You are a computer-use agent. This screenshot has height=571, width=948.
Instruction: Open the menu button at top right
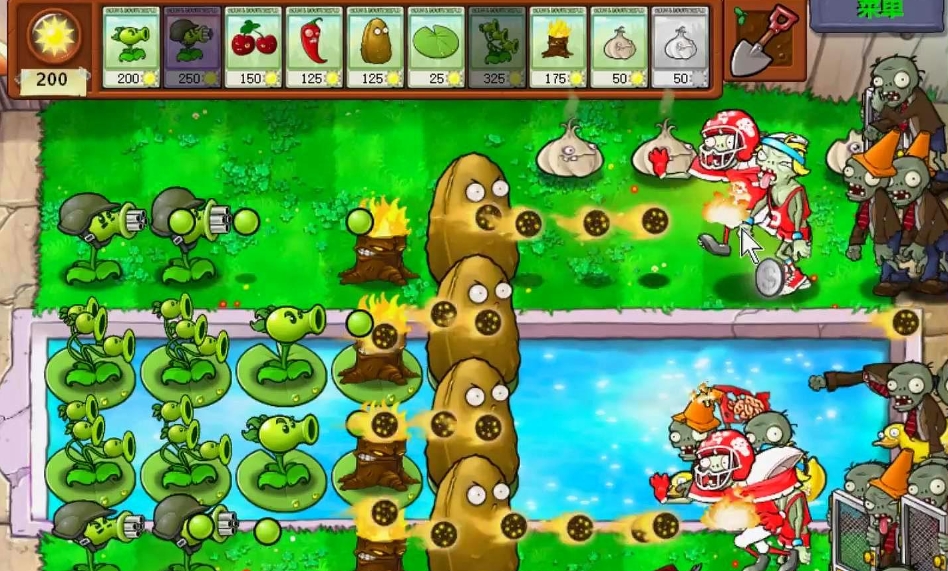(879, 12)
